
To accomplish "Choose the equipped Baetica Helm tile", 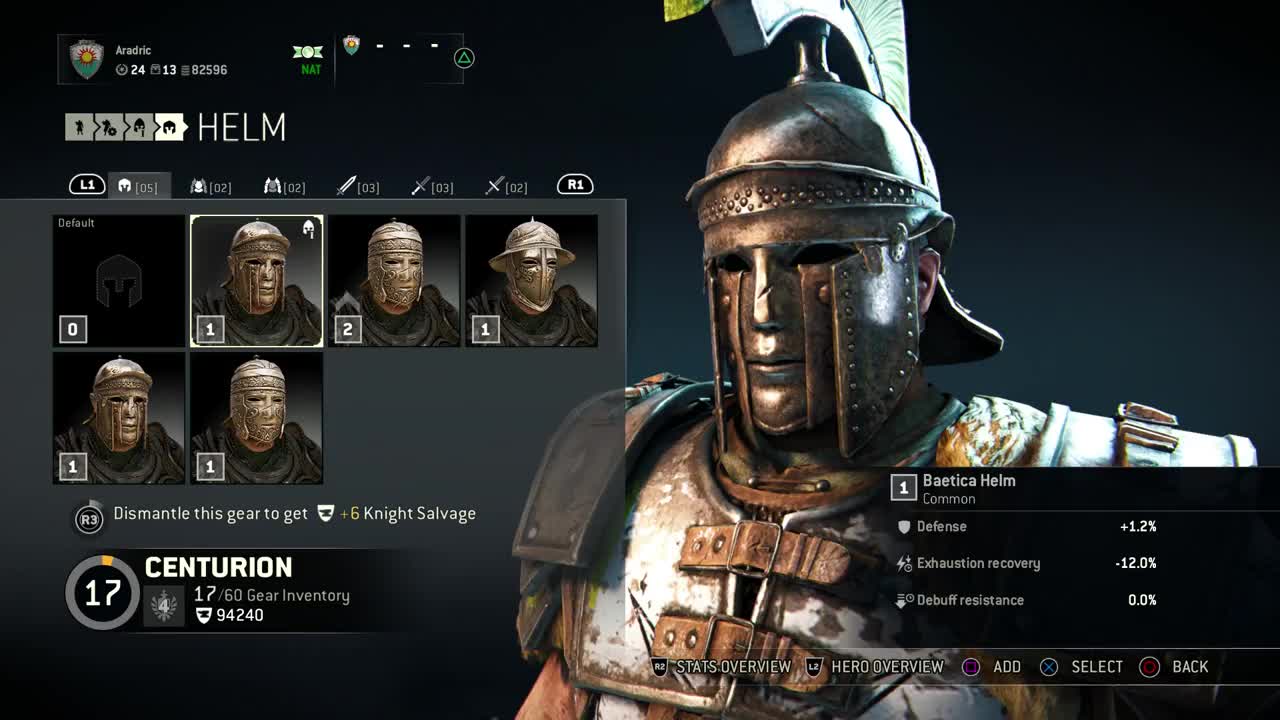I will (x=257, y=281).
